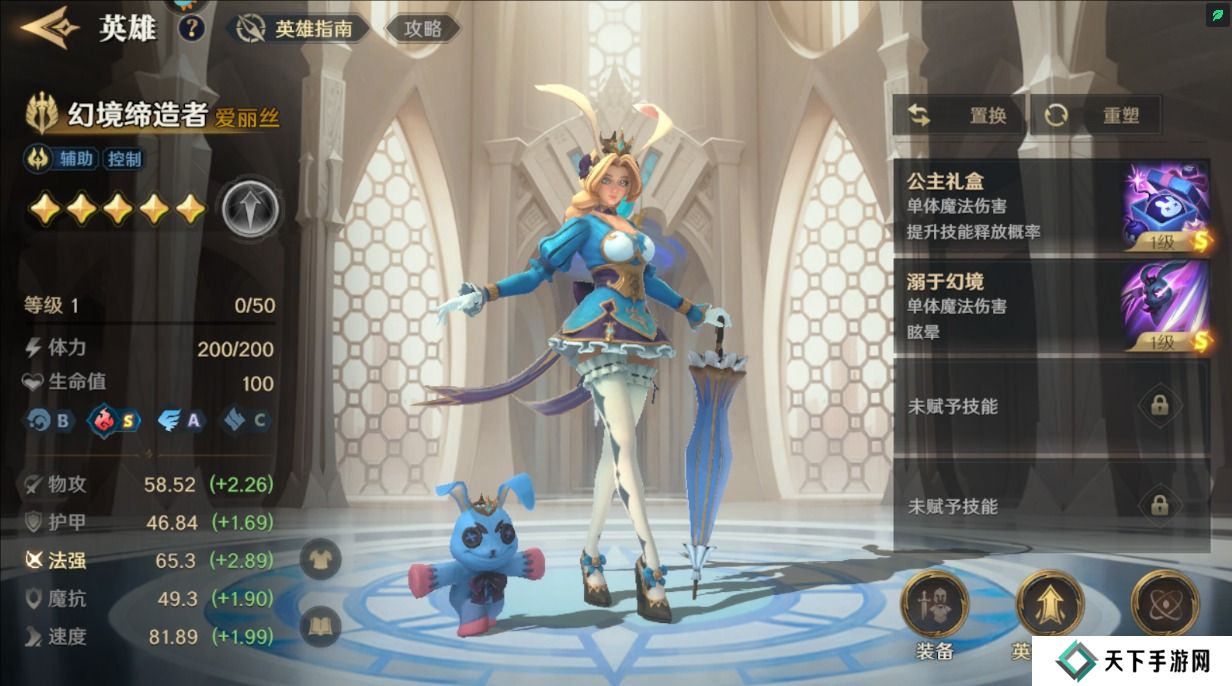Click the 天下手游网 watermark logo

pos(1132,661)
